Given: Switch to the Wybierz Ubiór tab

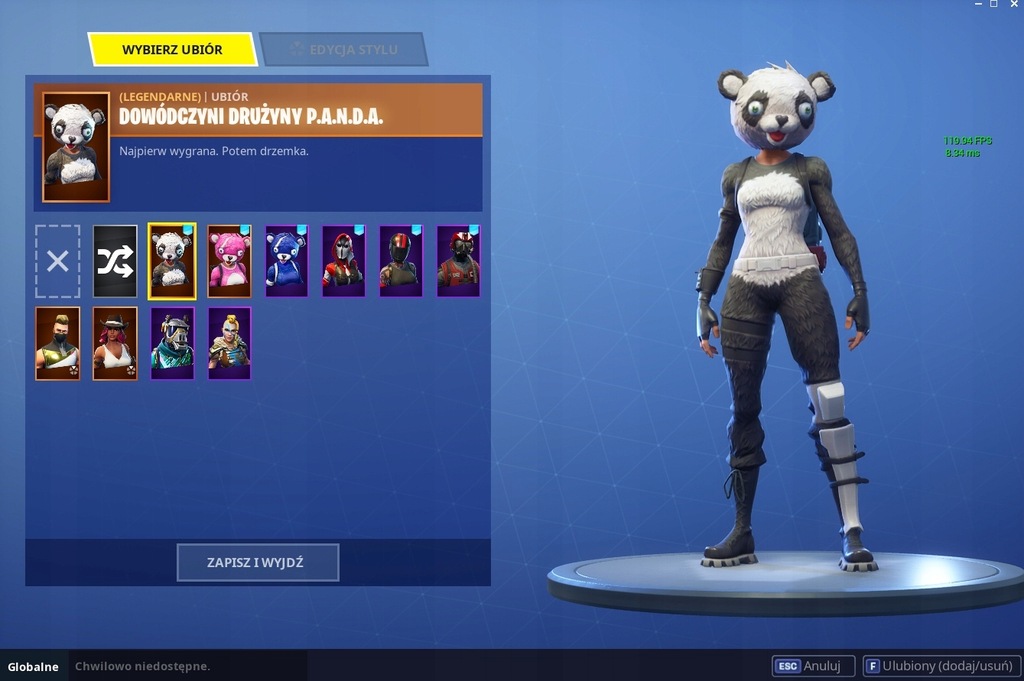Looking at the screenshot, I should pyautogui.click(x=172, y=49).
